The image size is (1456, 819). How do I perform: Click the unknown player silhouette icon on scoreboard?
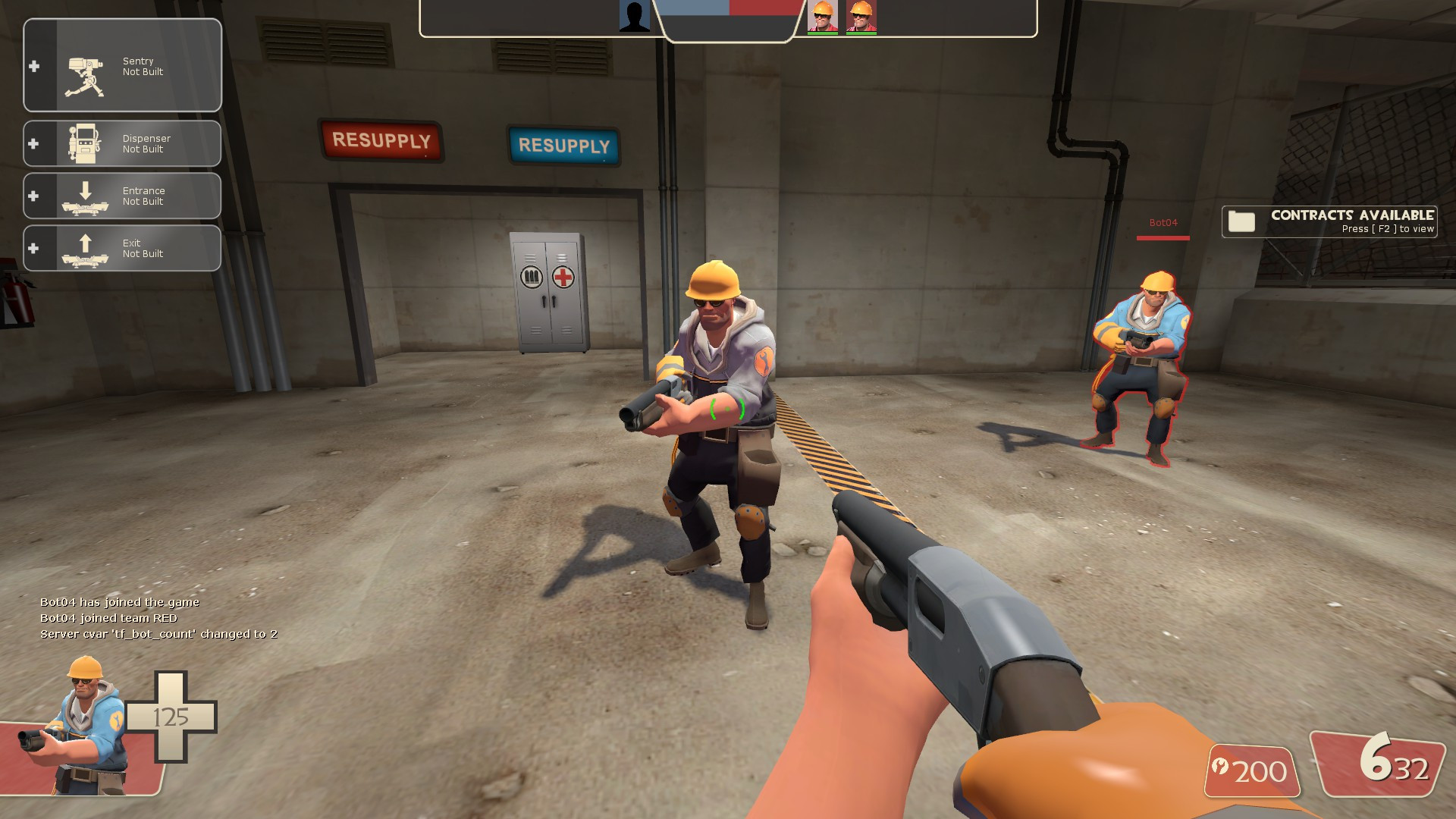[x=635, y=15]
